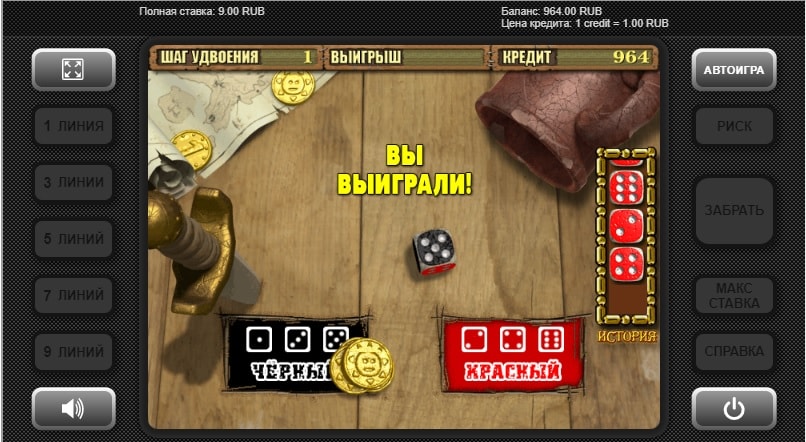Select the 1 ЛИНИЯ button
The width and height of the screenshot is (806, 442).
coord(73,127)
